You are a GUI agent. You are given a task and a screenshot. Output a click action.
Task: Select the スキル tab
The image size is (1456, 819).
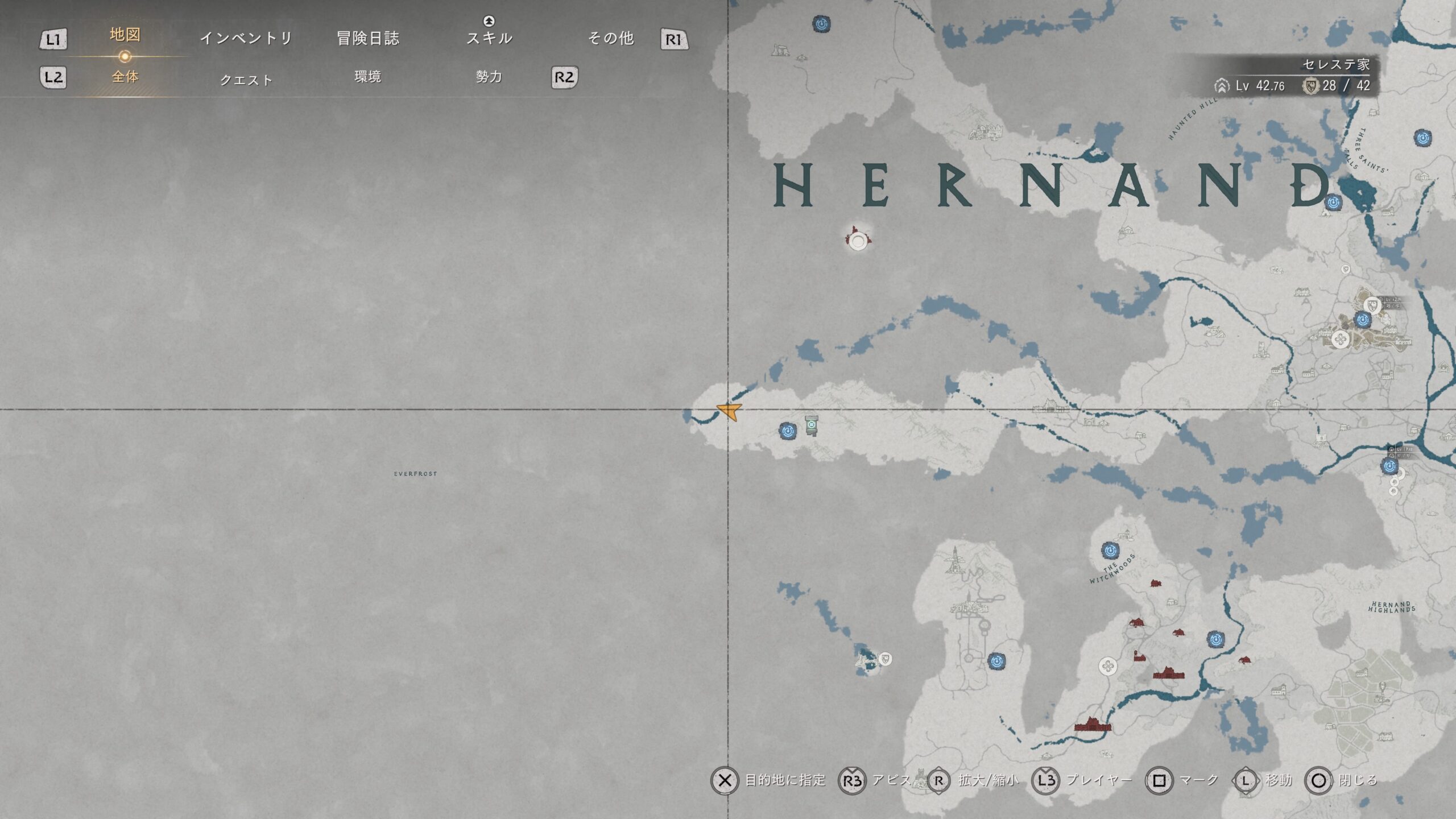click(x=489, y=38)
